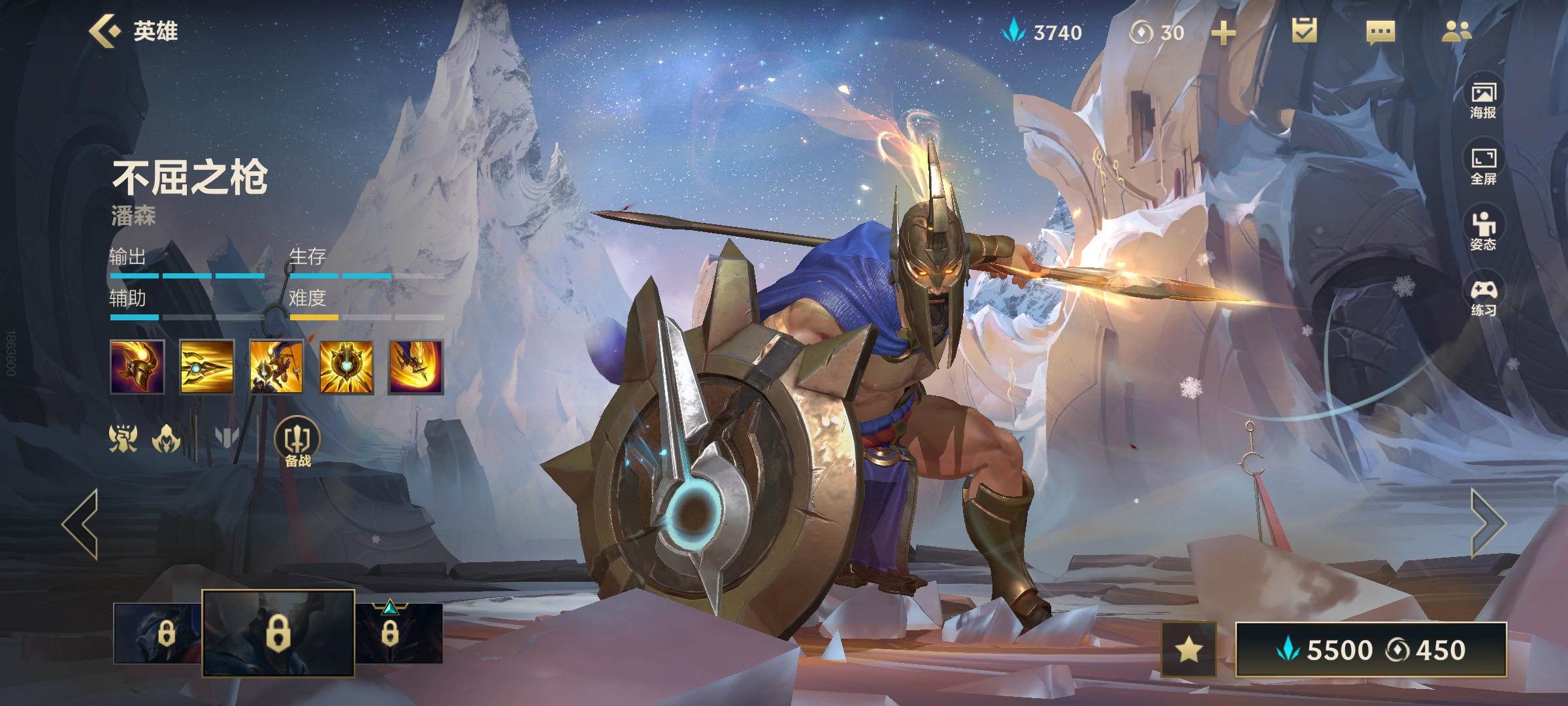Show the previous hero with left arrow
The image size is (1568, 706).
point(81,523)
